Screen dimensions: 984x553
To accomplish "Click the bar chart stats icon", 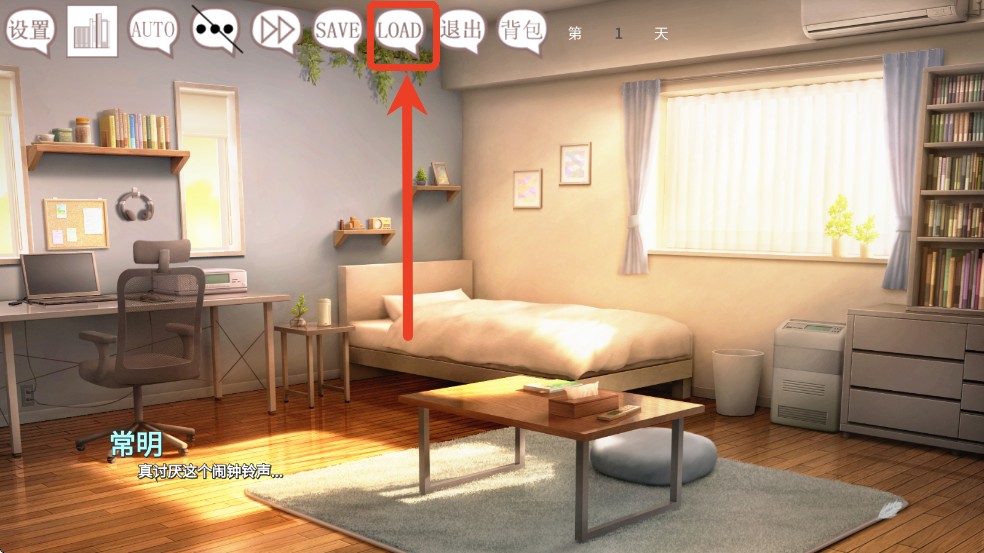I will point(92,31).
